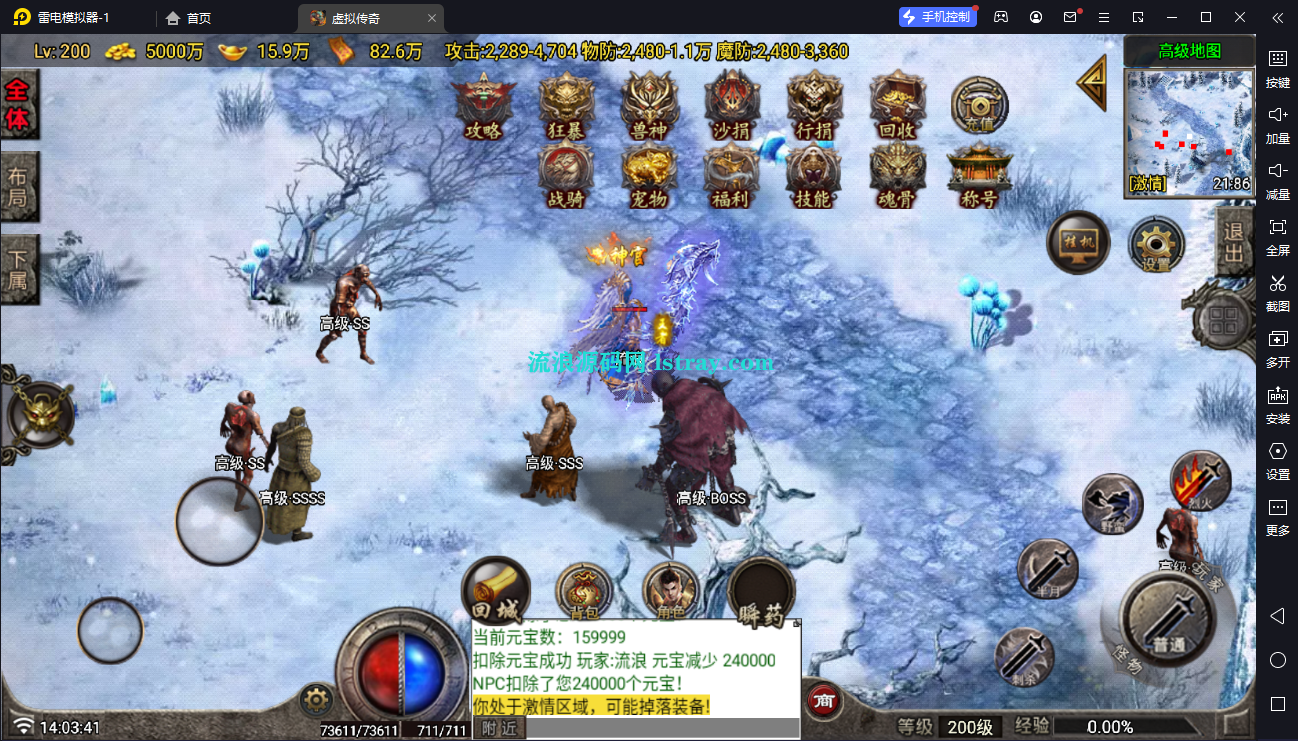Activate the 烈火 flaming sword skill
The image size is (1298, 741).
coord(1200,480)
